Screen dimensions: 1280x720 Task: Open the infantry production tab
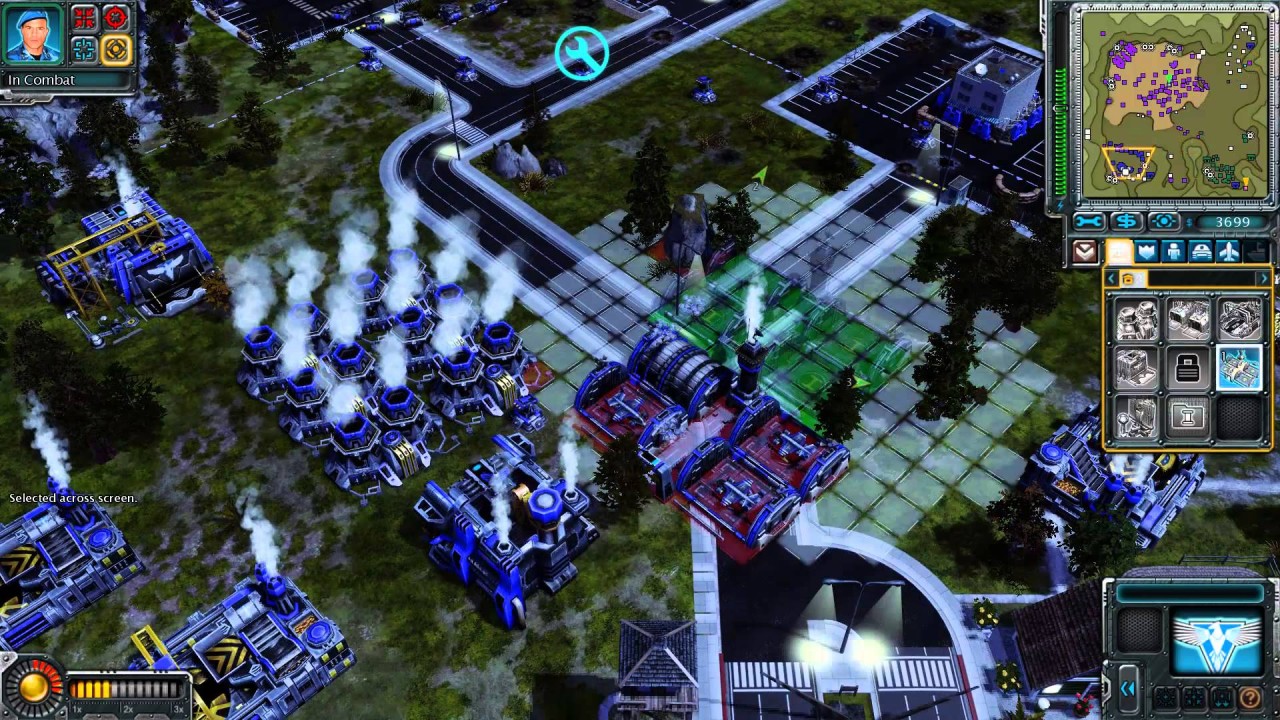tap(1174, 252)
